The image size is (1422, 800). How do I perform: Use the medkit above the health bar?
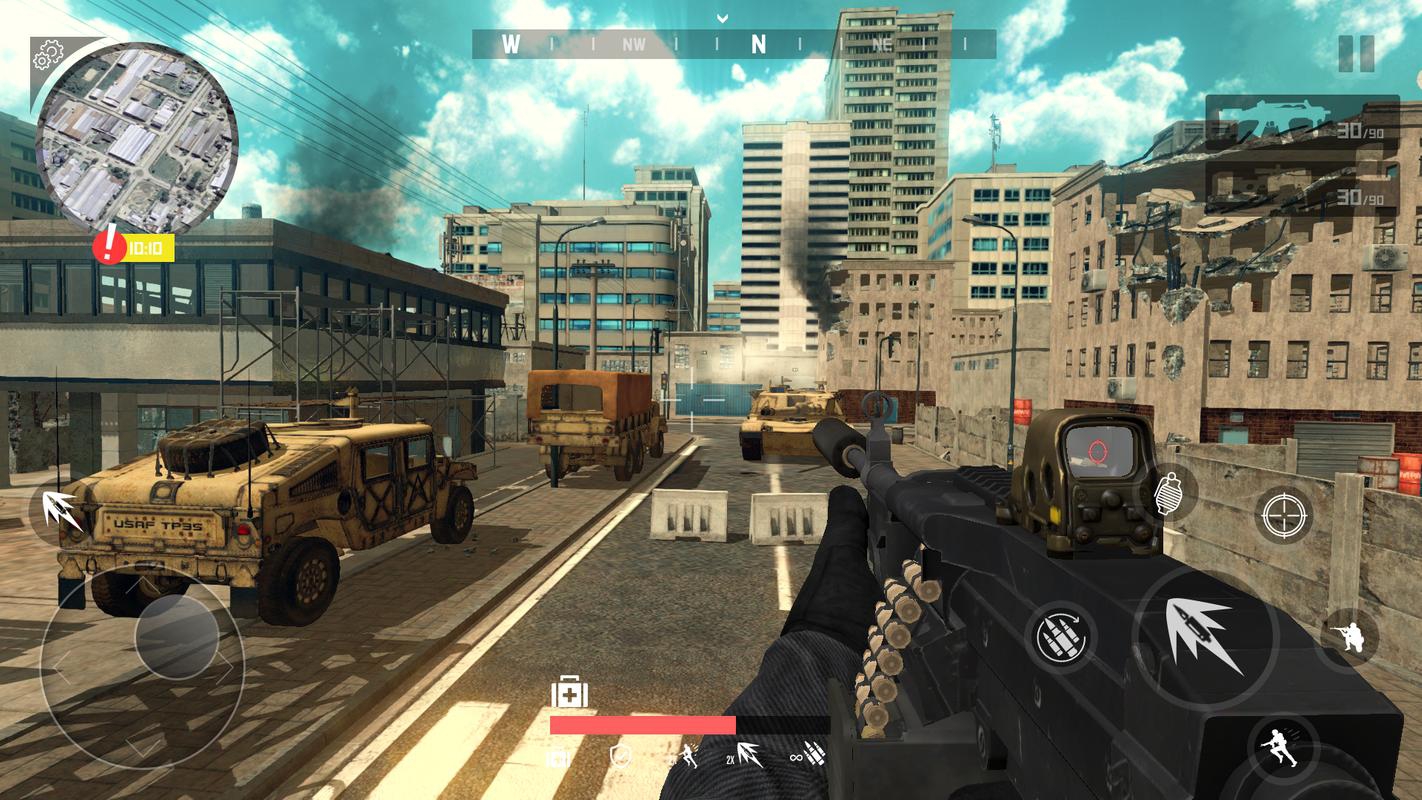[x=569, y=692]
